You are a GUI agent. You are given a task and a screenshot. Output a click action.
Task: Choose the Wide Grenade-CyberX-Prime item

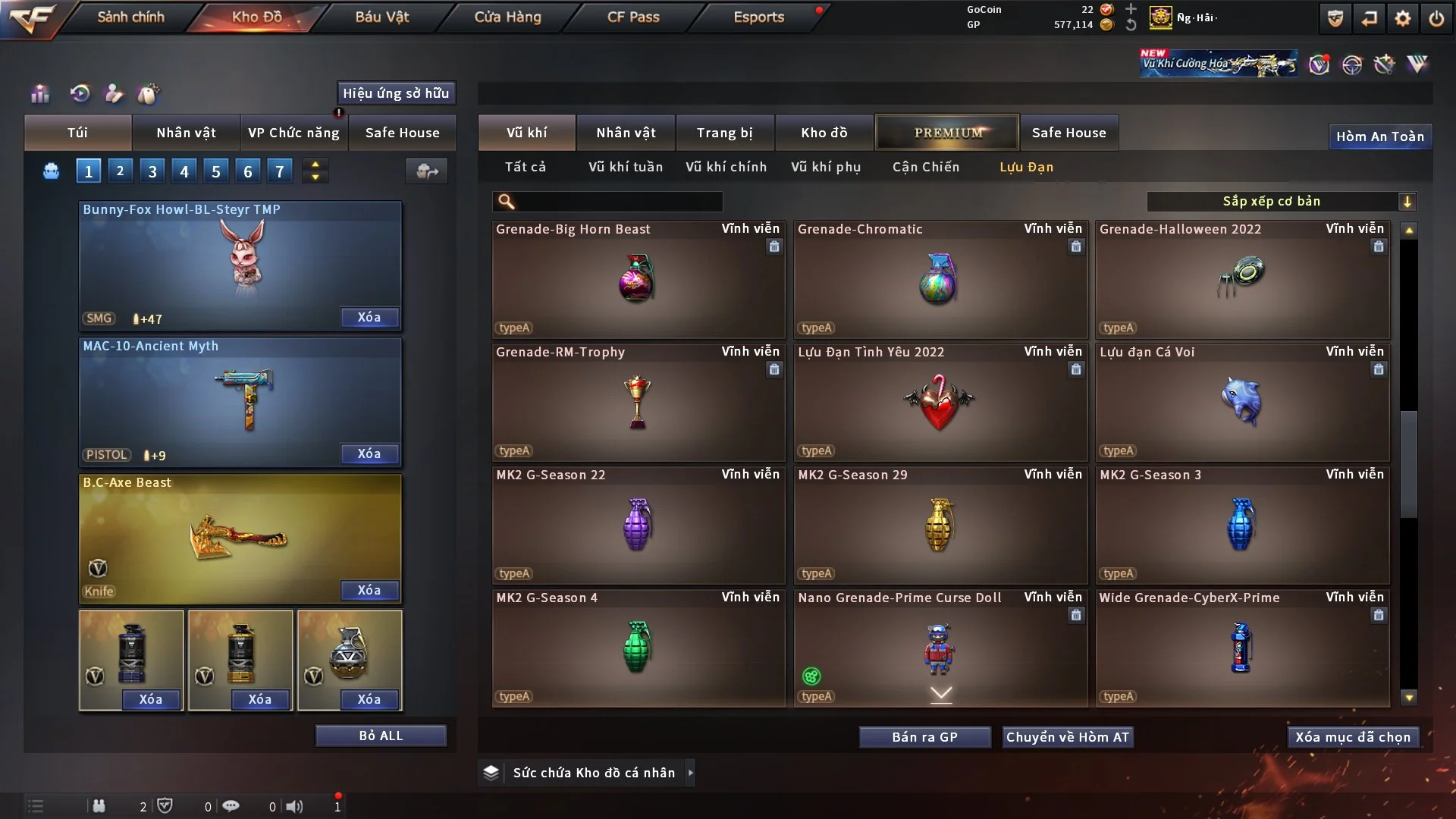coord(1241,648)
